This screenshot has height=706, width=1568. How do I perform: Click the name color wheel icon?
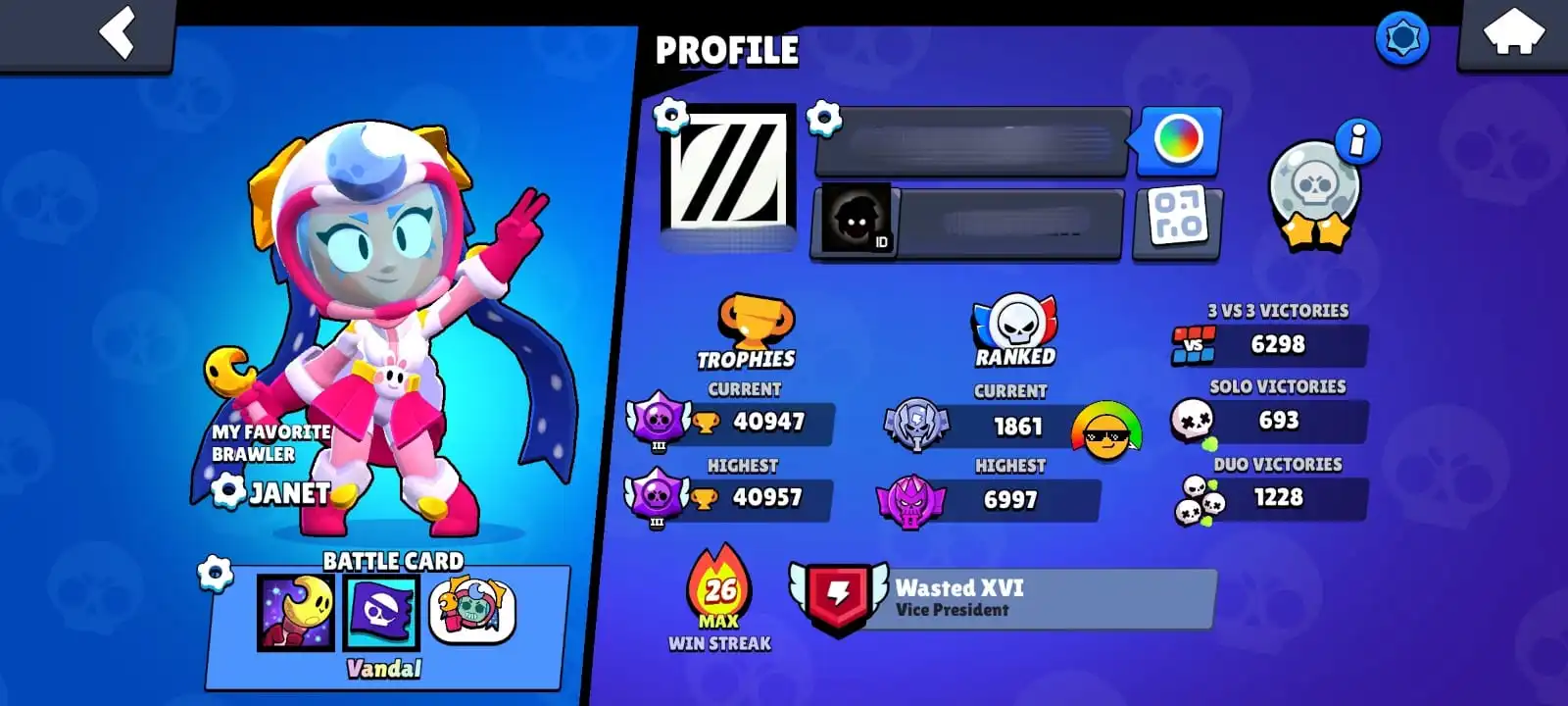(x=1177, y=141)
